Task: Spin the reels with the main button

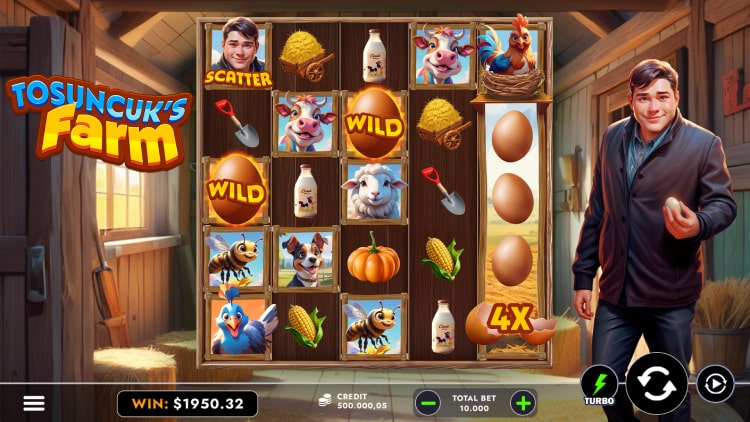Action: click(x=657, y=384)
